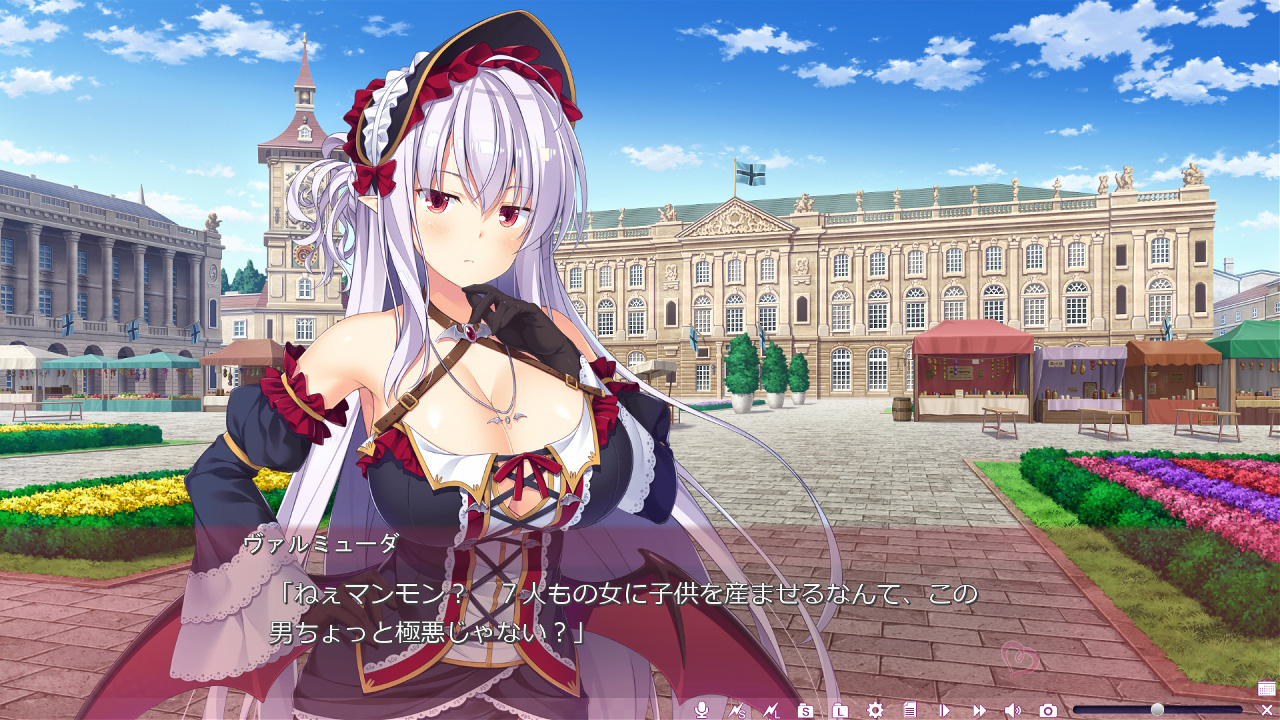Quick load with the lightning L icon
The height and width of the screenshot is (720, 1280).
(x=771, y=710)
